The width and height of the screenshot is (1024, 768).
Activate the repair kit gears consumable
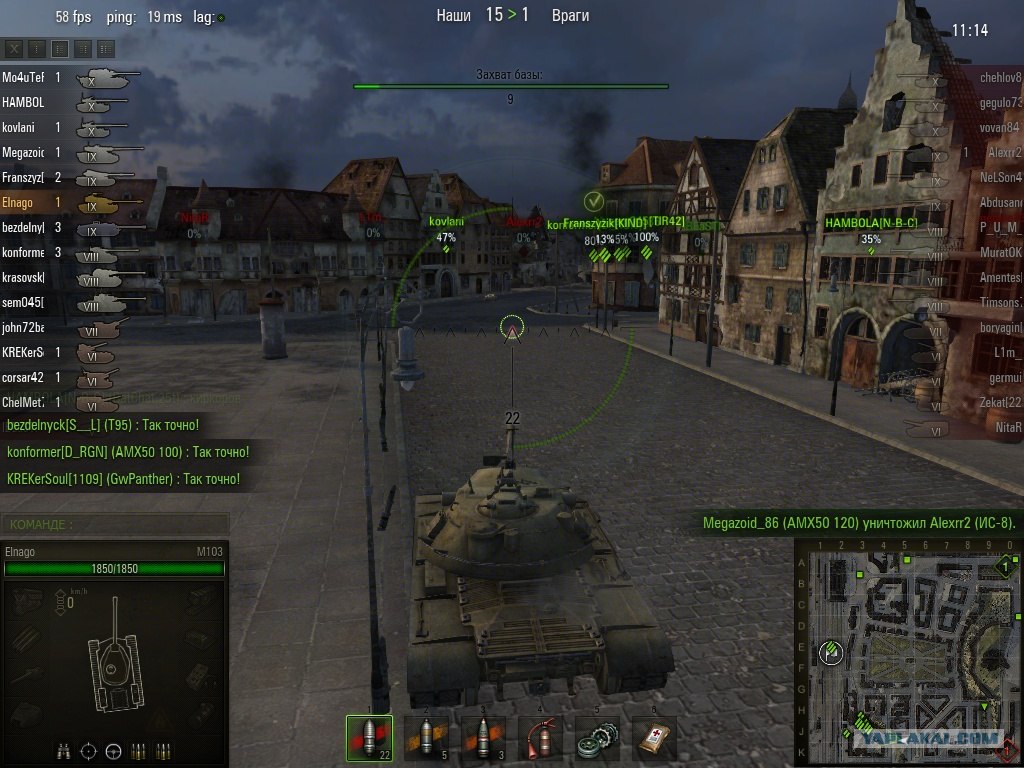click(x=597, y=738)
